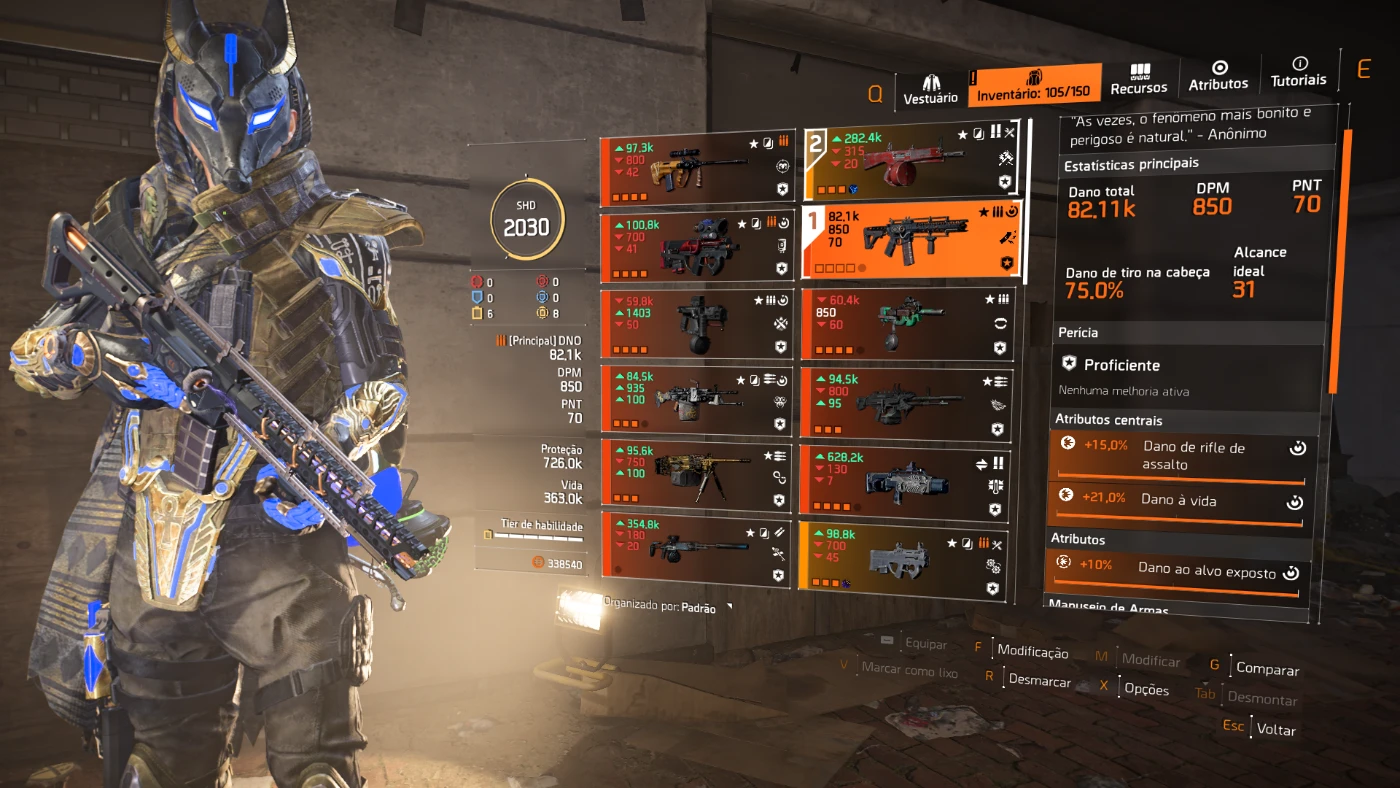
Task: Choose the 354.8k damage rifle slot
Action: pos(696,549)
